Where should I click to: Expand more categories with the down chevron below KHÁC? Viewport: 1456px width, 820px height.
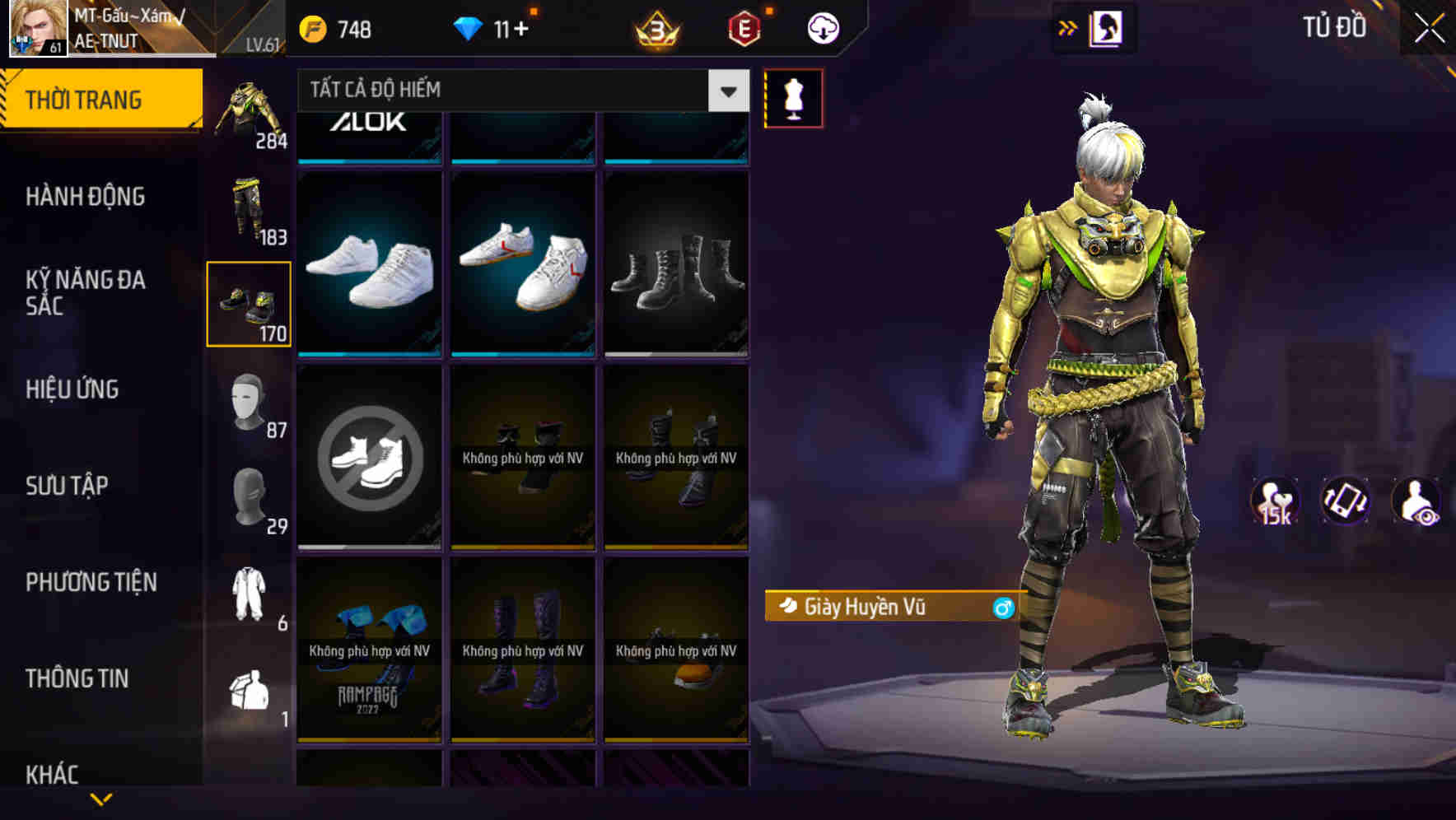(100, 798)
